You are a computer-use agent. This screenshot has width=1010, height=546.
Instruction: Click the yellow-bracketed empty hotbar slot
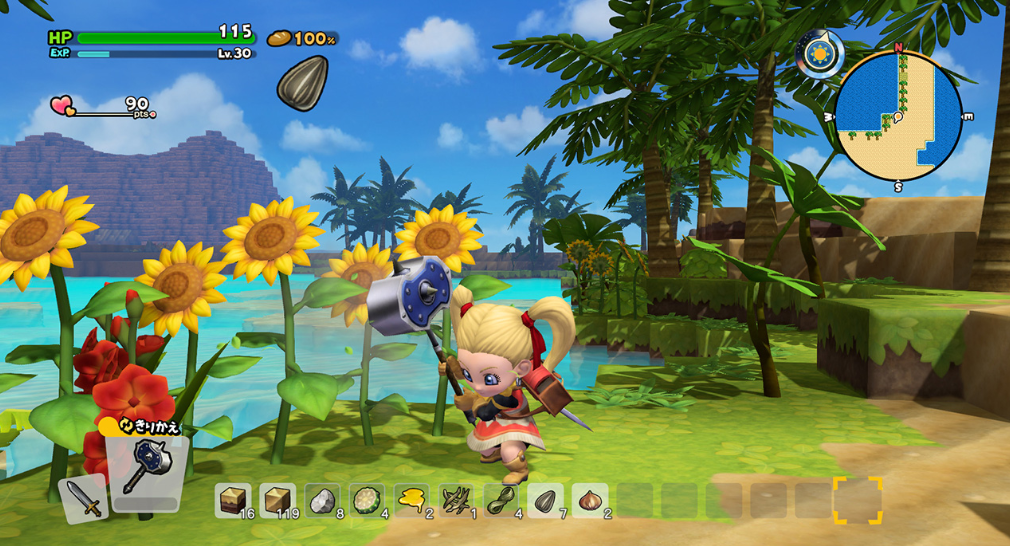(858, 500)
